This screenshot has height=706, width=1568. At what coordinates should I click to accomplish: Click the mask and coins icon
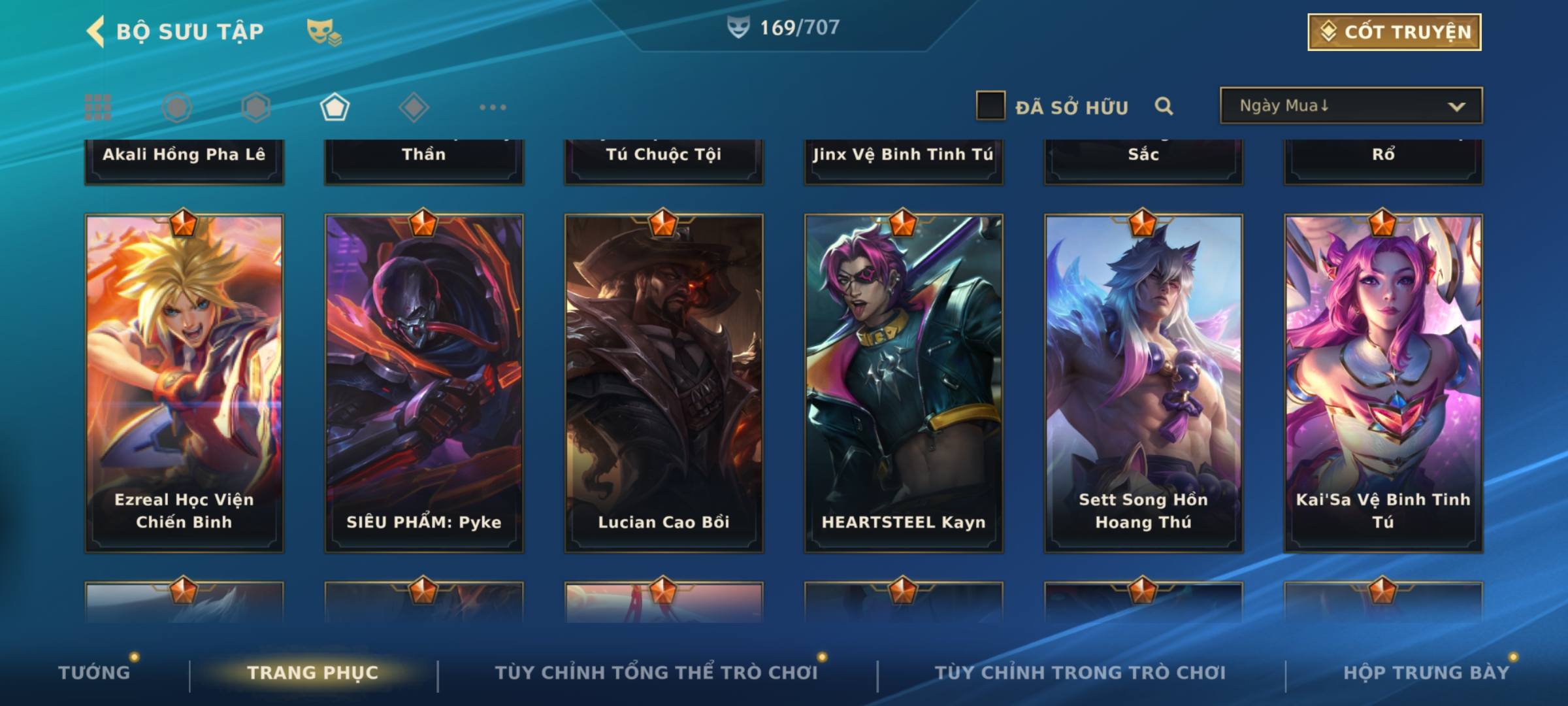[324, 32]
